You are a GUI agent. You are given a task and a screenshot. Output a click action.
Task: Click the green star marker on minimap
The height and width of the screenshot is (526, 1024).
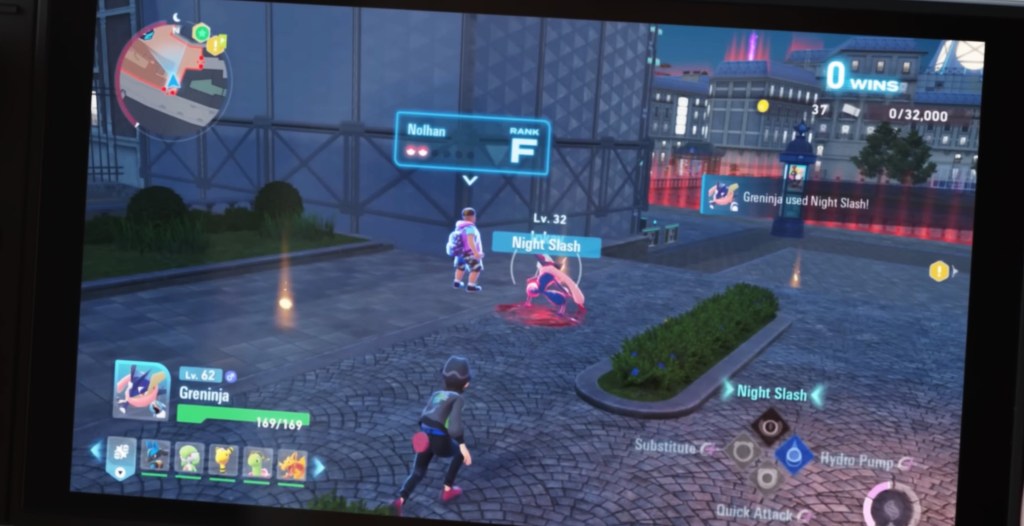[x=201, y=33]
